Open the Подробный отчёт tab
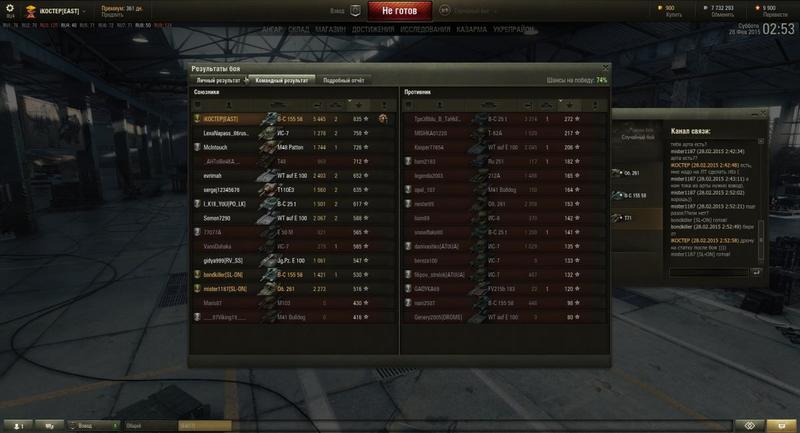 (x=343, y=79)
